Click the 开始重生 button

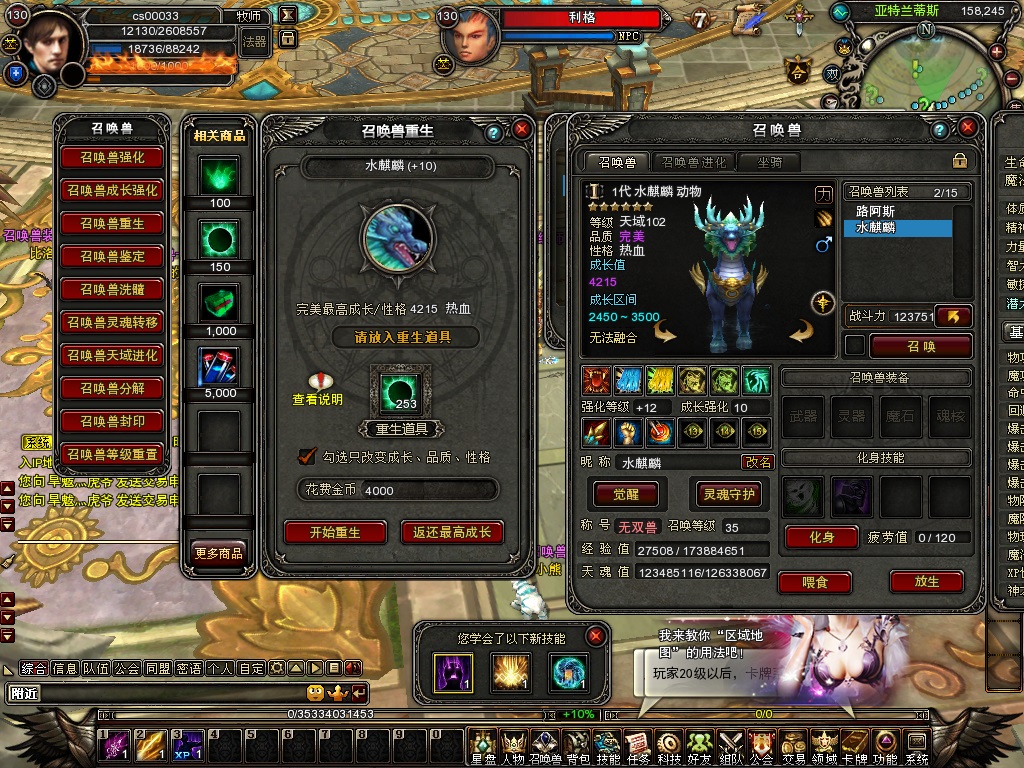coord(335,532)
